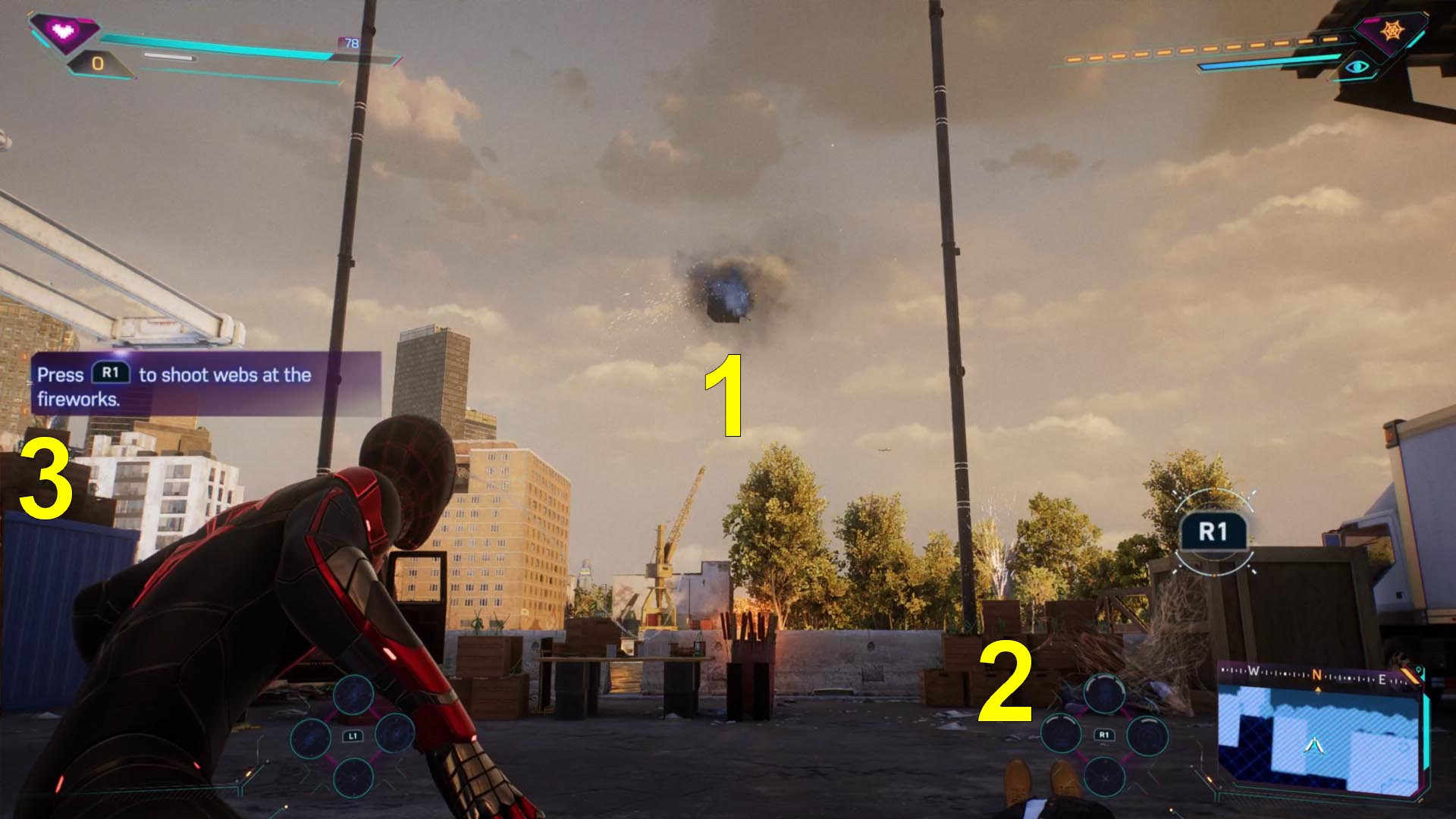The image size is (1456, 819).
Task: Click the W label on the minimap compass
Action: point(1254,672)
